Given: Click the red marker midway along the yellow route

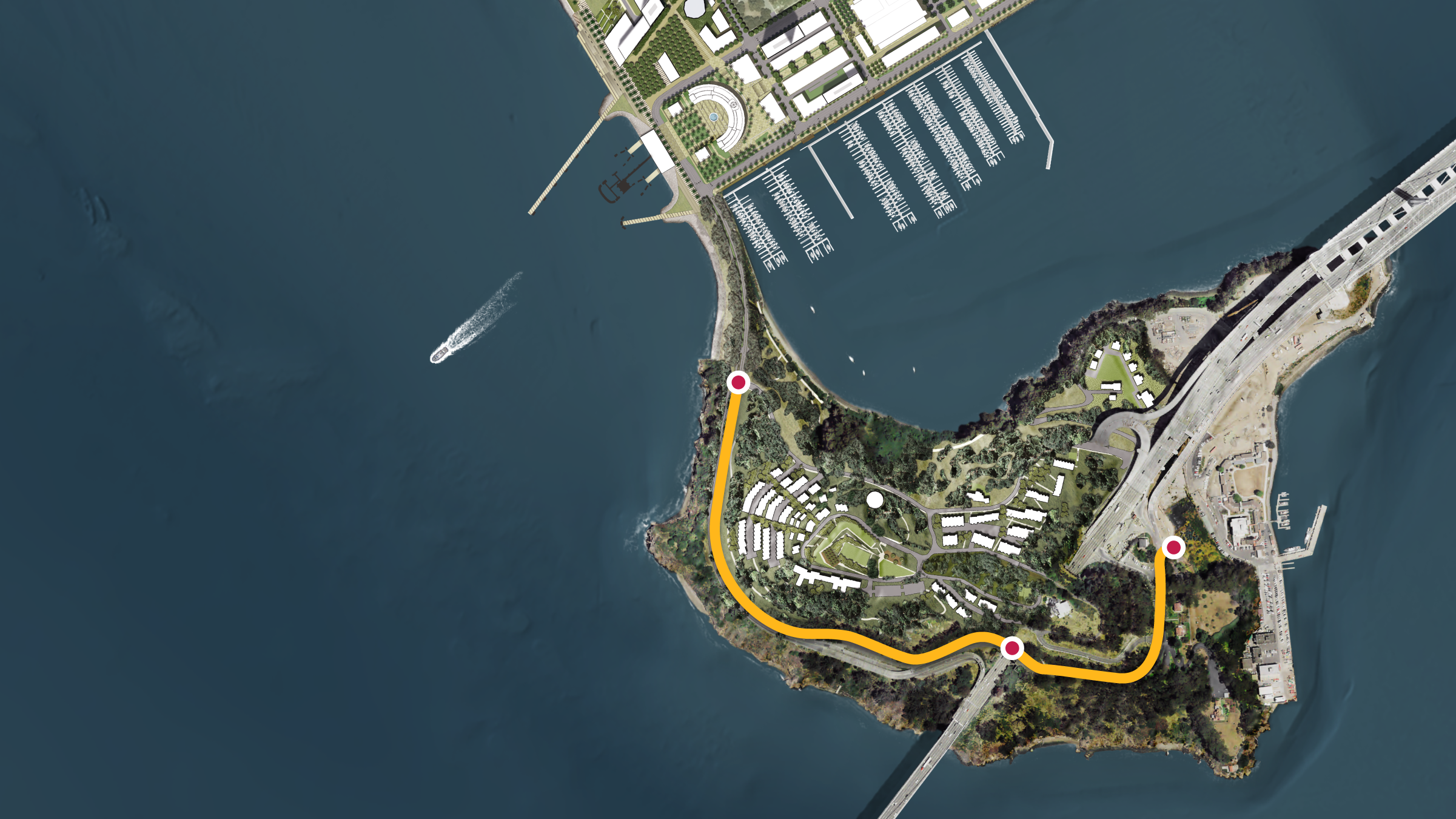Looking at the screenshot, I should 1011,648.
